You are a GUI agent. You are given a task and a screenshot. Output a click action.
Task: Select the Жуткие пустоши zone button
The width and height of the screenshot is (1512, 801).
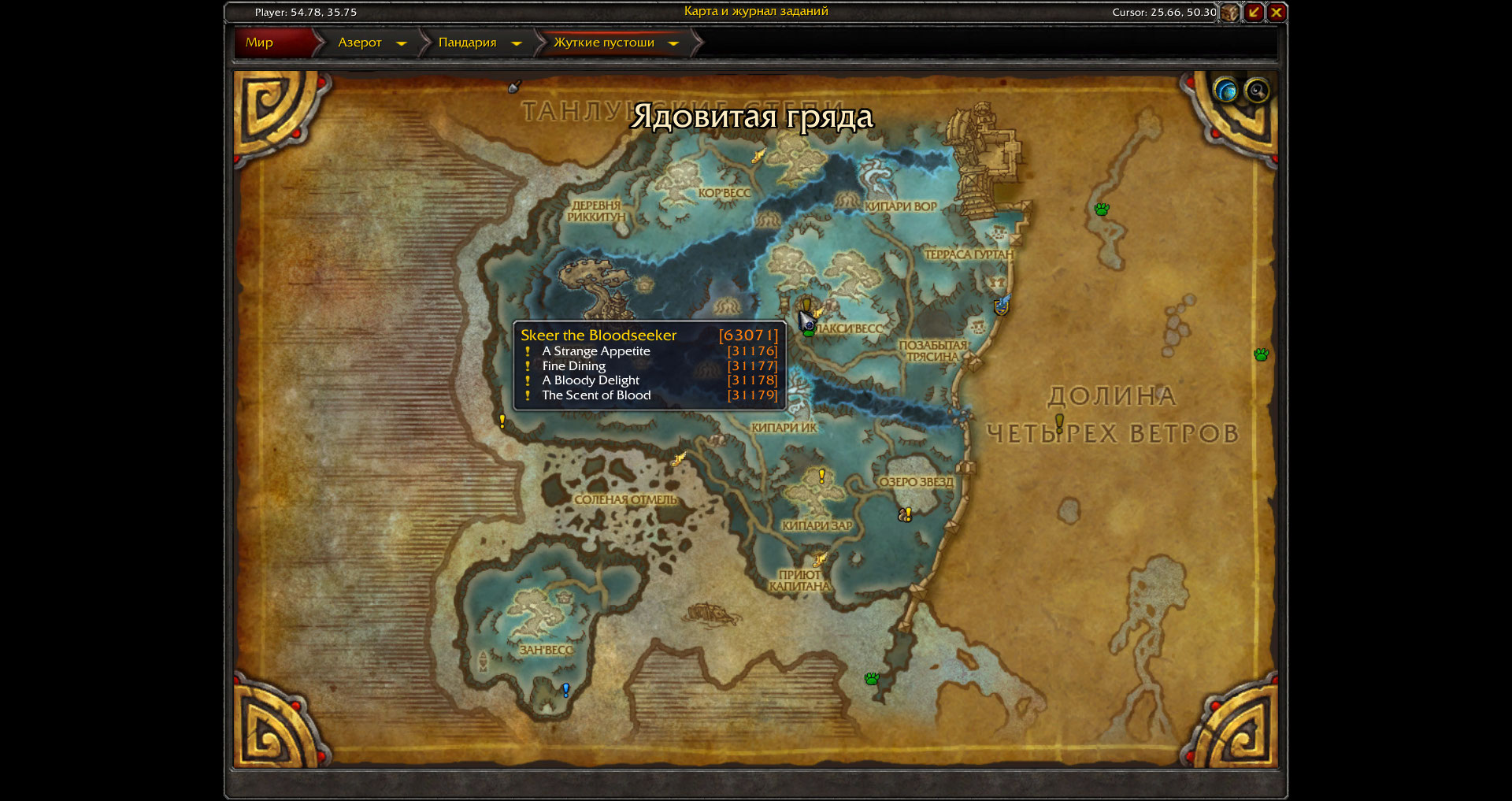pyautogui.click(x=603, y=43)
